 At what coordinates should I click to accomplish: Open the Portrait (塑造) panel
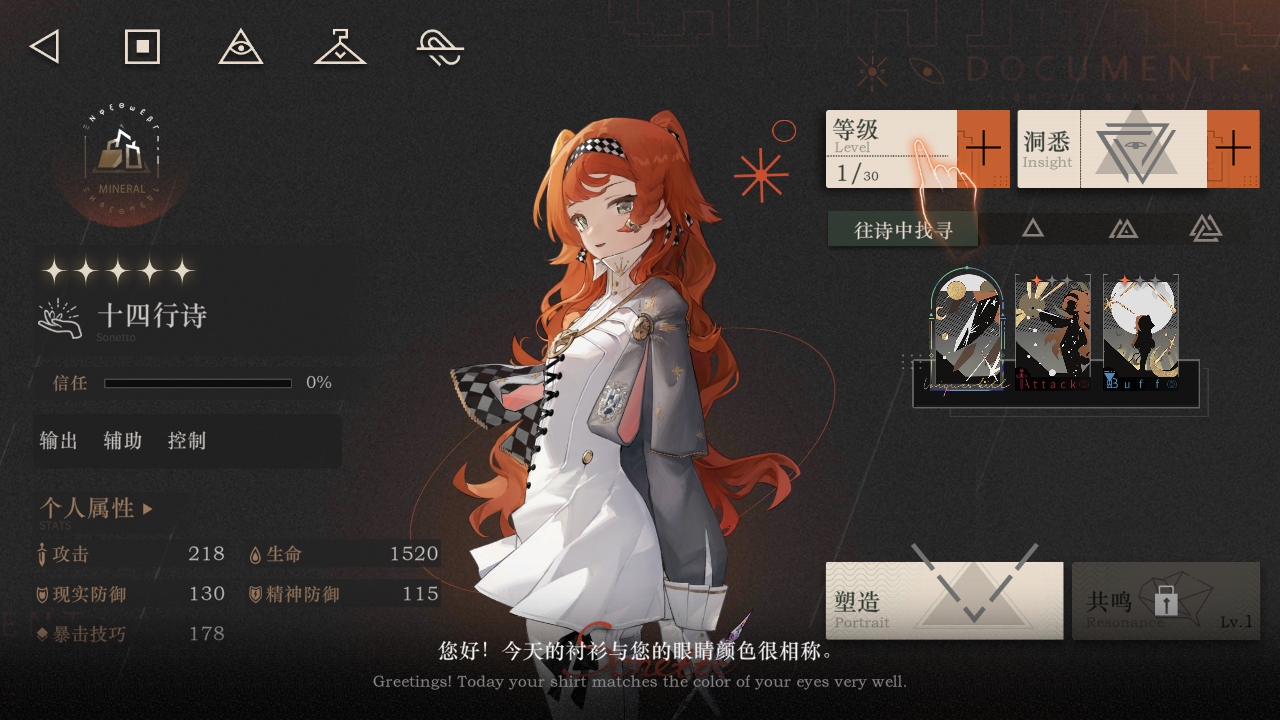[944, 601]
